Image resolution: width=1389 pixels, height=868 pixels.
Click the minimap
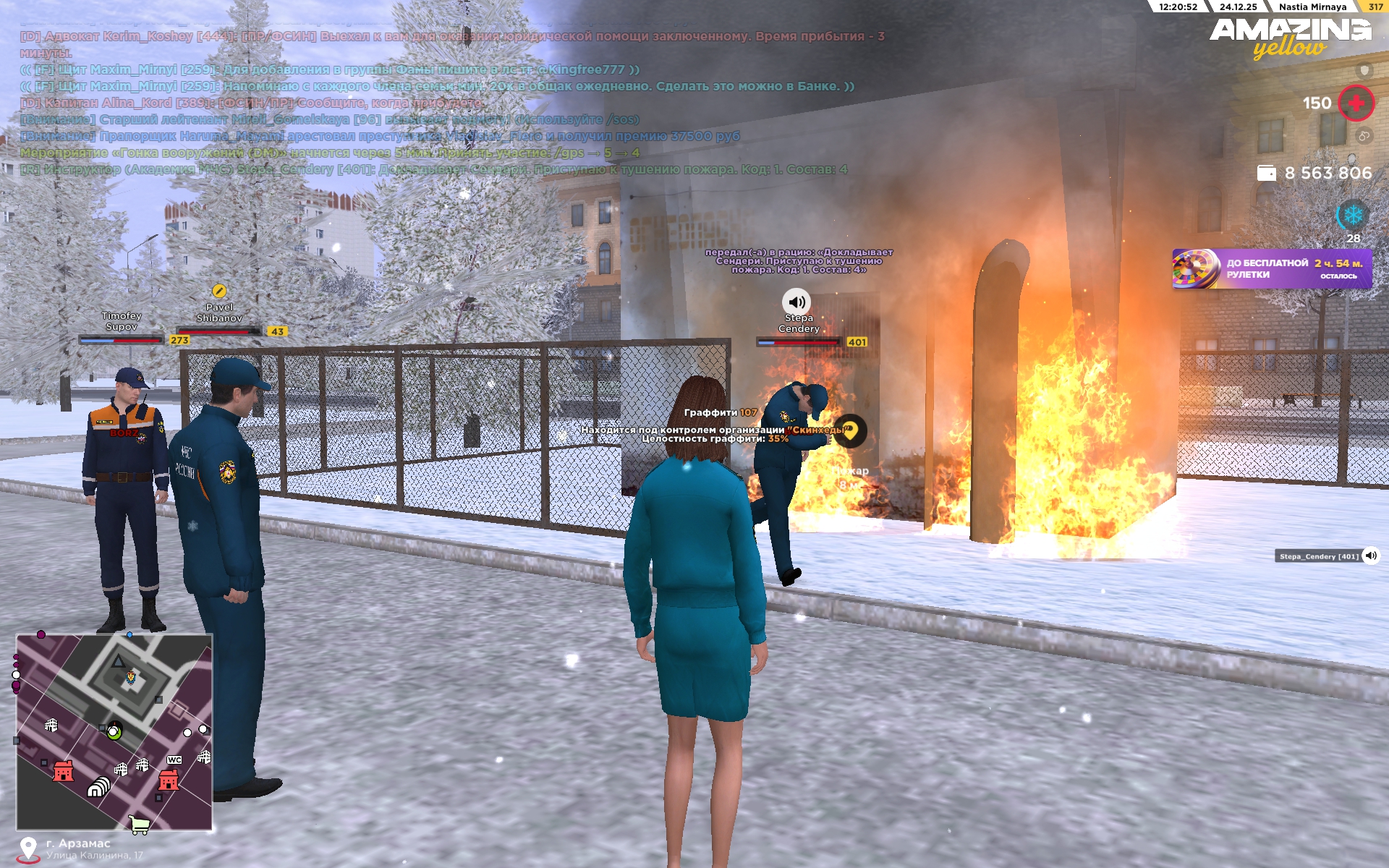pyautogui.click(x=114, y=731)
